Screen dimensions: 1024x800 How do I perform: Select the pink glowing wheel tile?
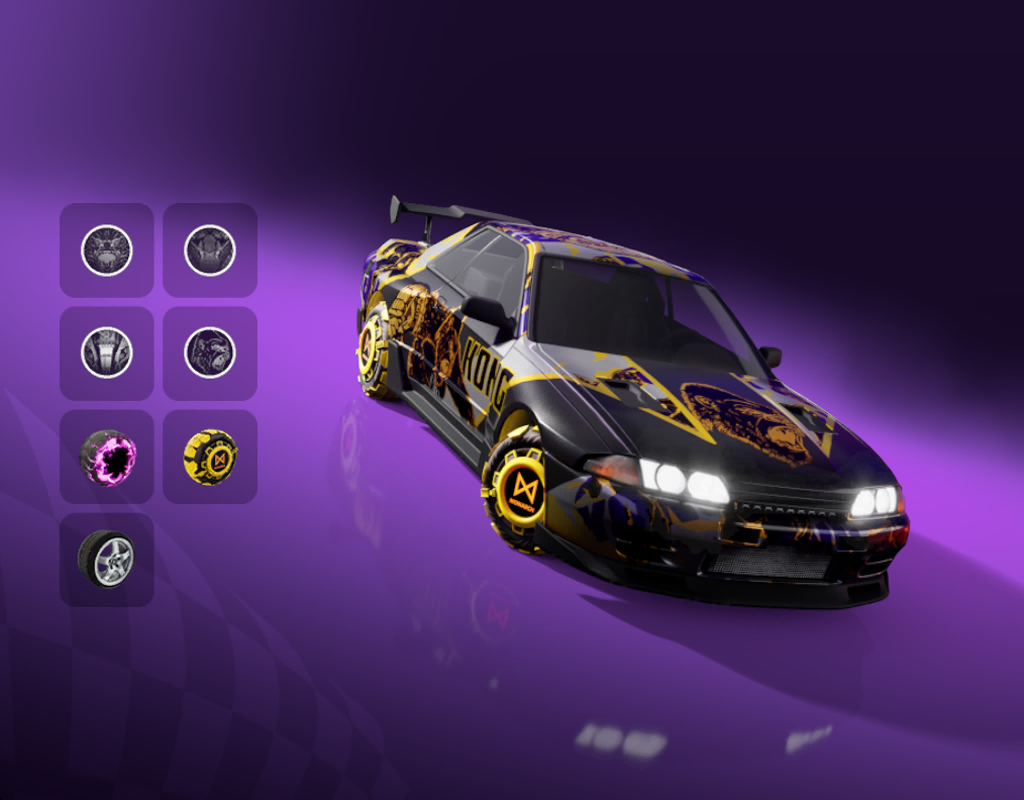coord(107,457)
